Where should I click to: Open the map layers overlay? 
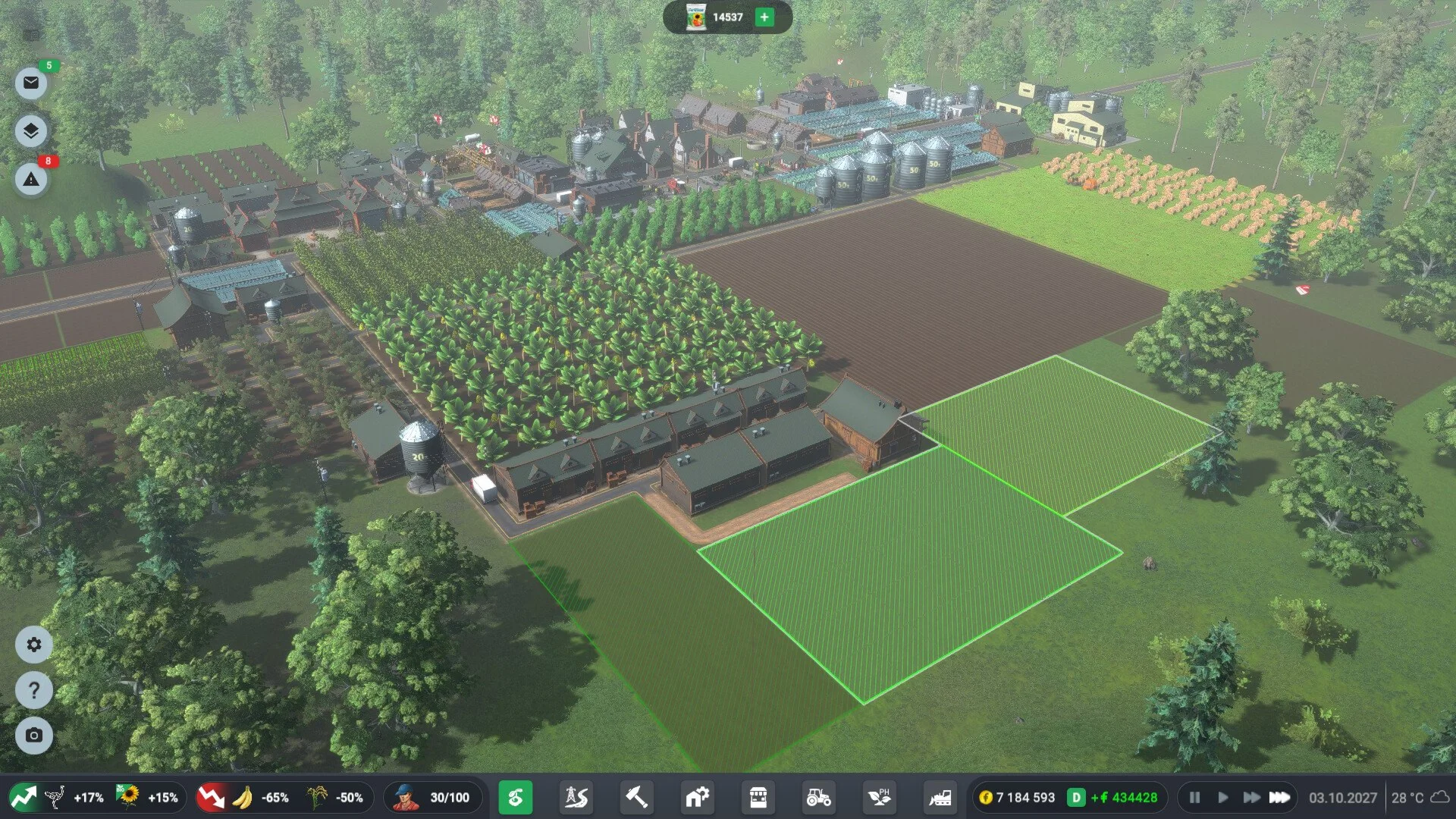point(31,131)
